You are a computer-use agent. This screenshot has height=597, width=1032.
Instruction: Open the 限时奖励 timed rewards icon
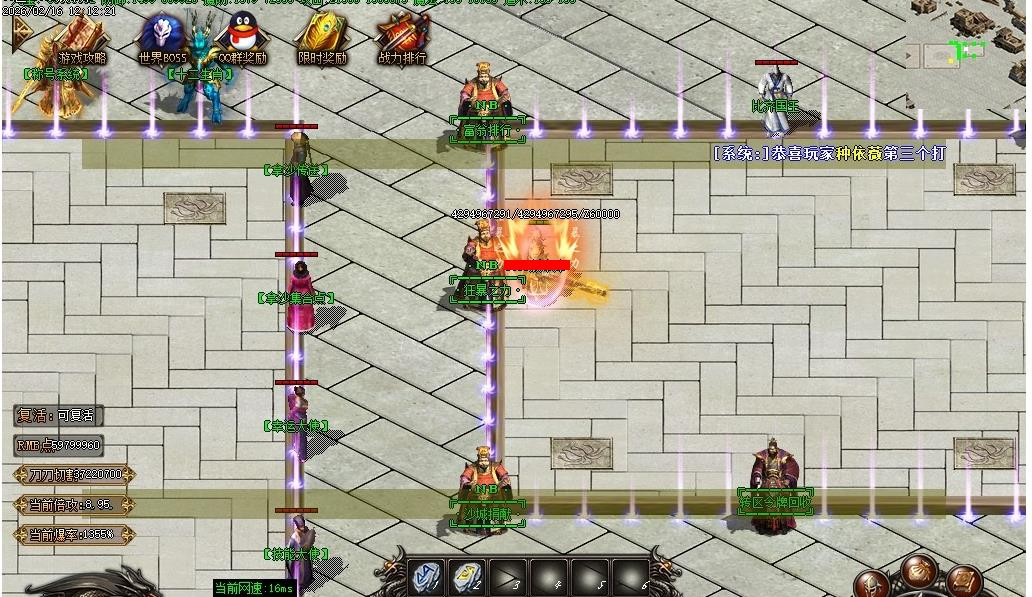click(x=322, y=38)
